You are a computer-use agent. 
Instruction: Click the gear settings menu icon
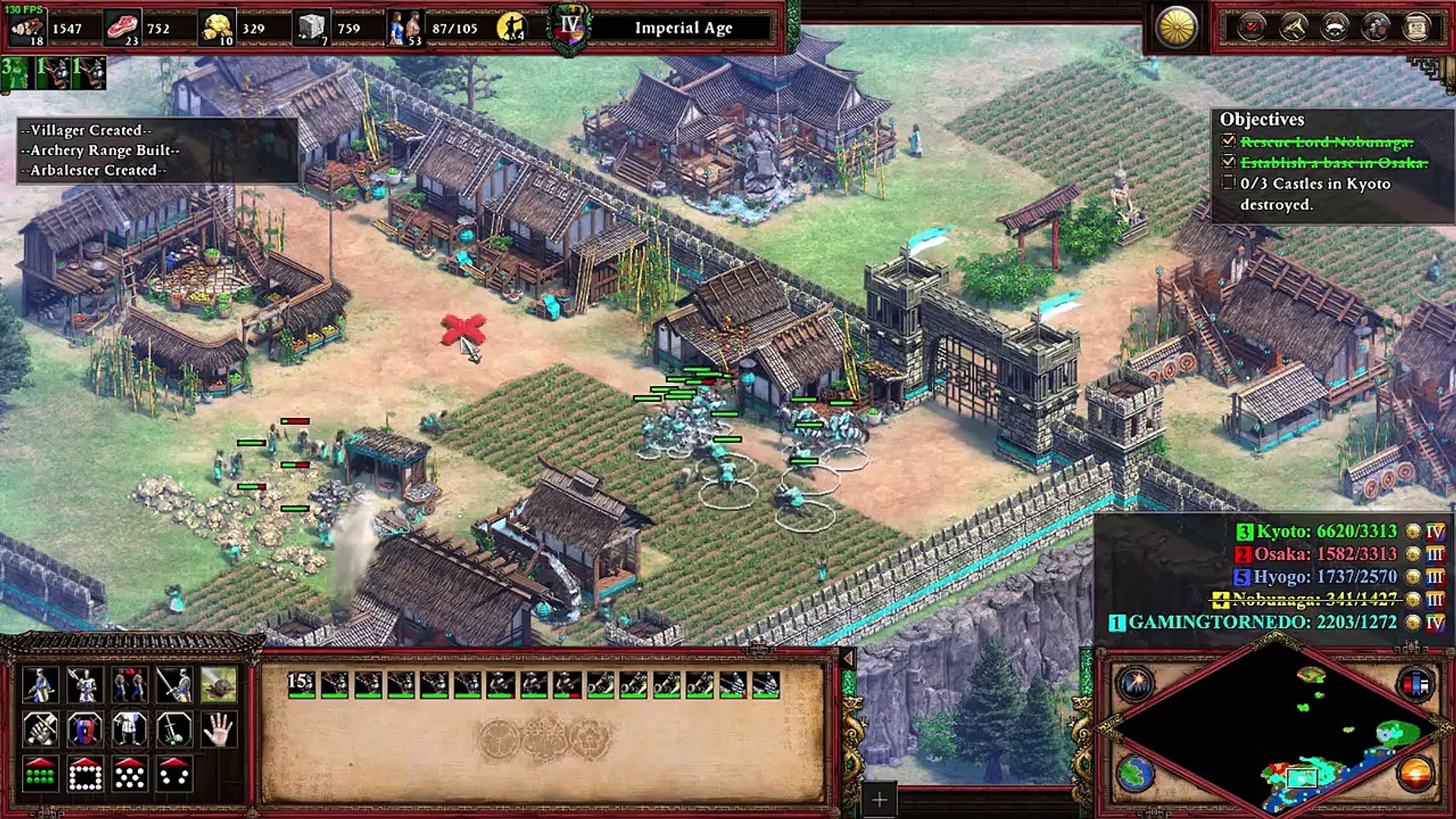click(1375, 28)
